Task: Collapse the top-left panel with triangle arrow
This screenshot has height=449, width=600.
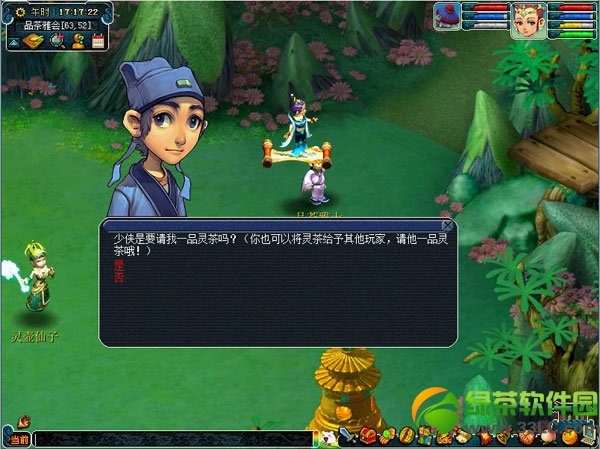Action: click(14, 42)
